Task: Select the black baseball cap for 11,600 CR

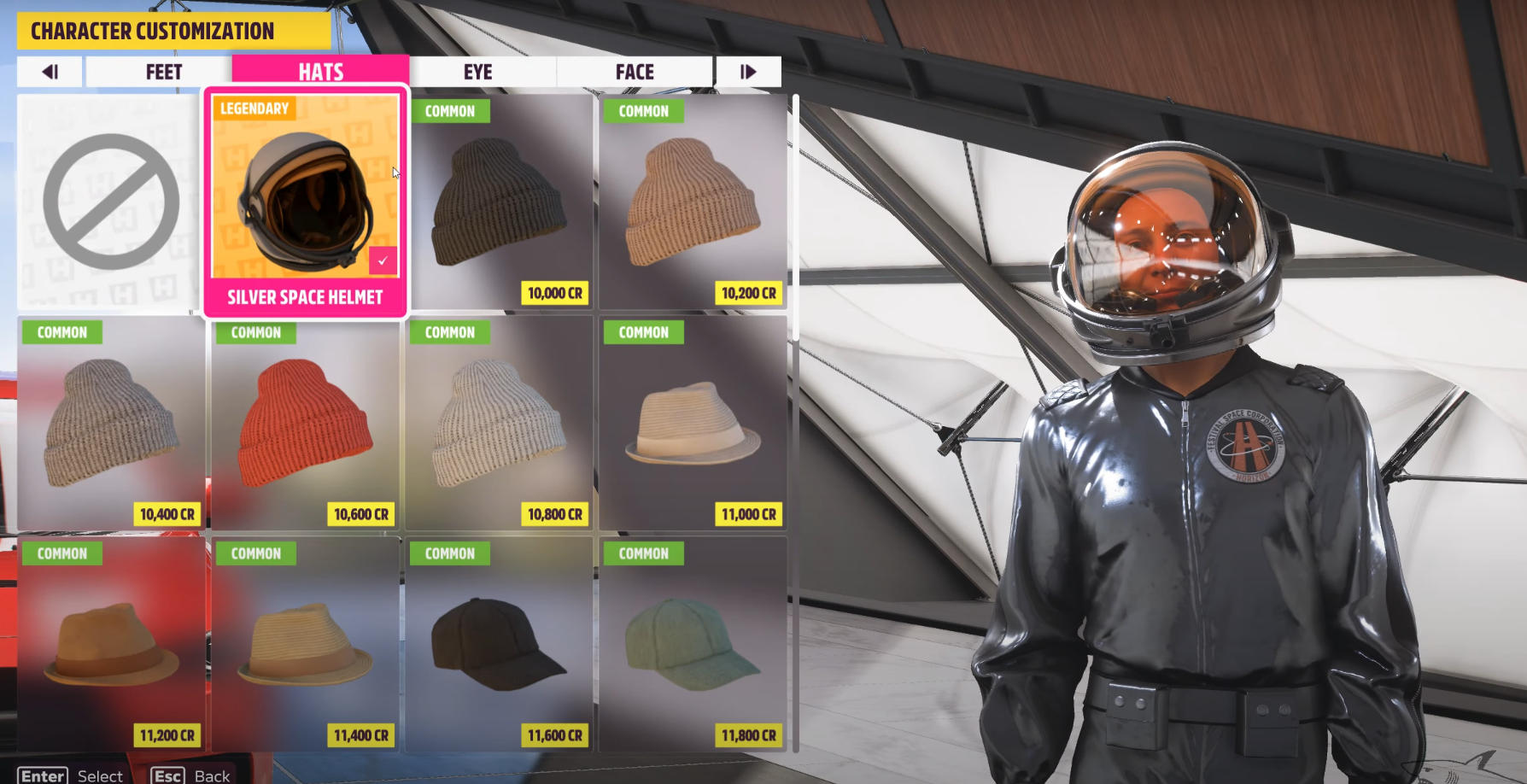Action: click(x=499, y=644)
